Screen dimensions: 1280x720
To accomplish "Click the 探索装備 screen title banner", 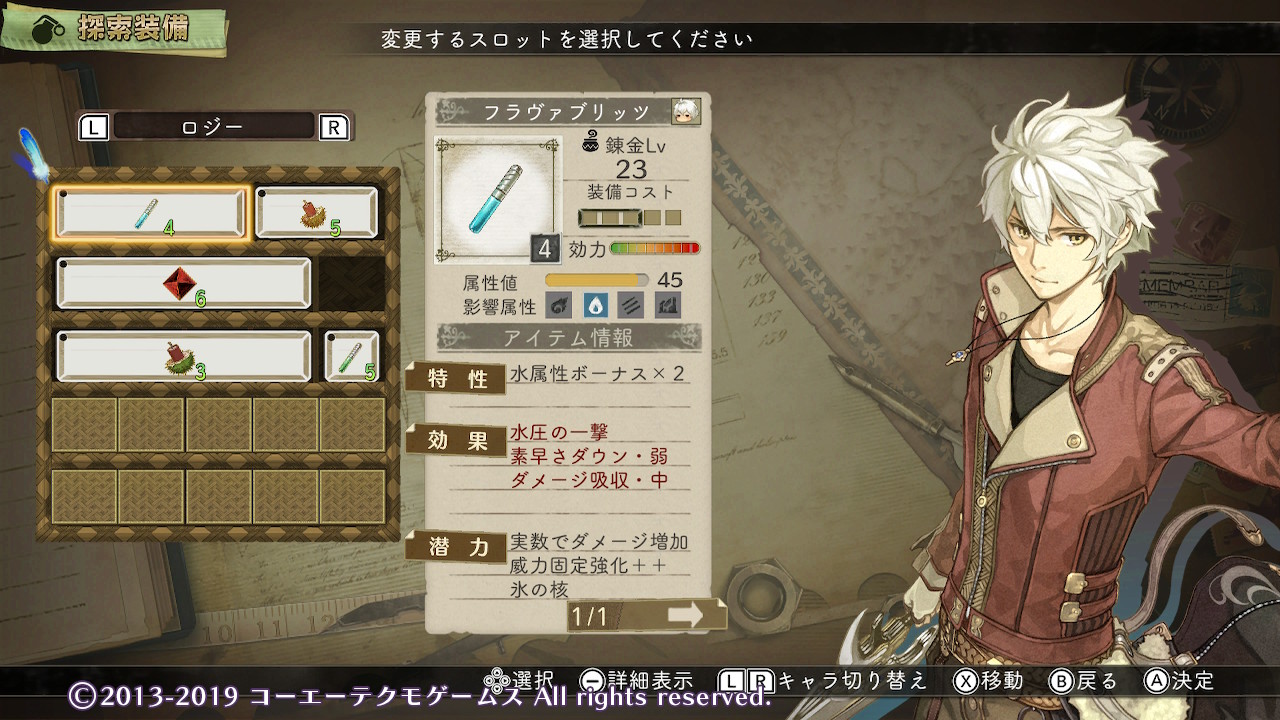I will pyautogui.click(x=118, y=30).
